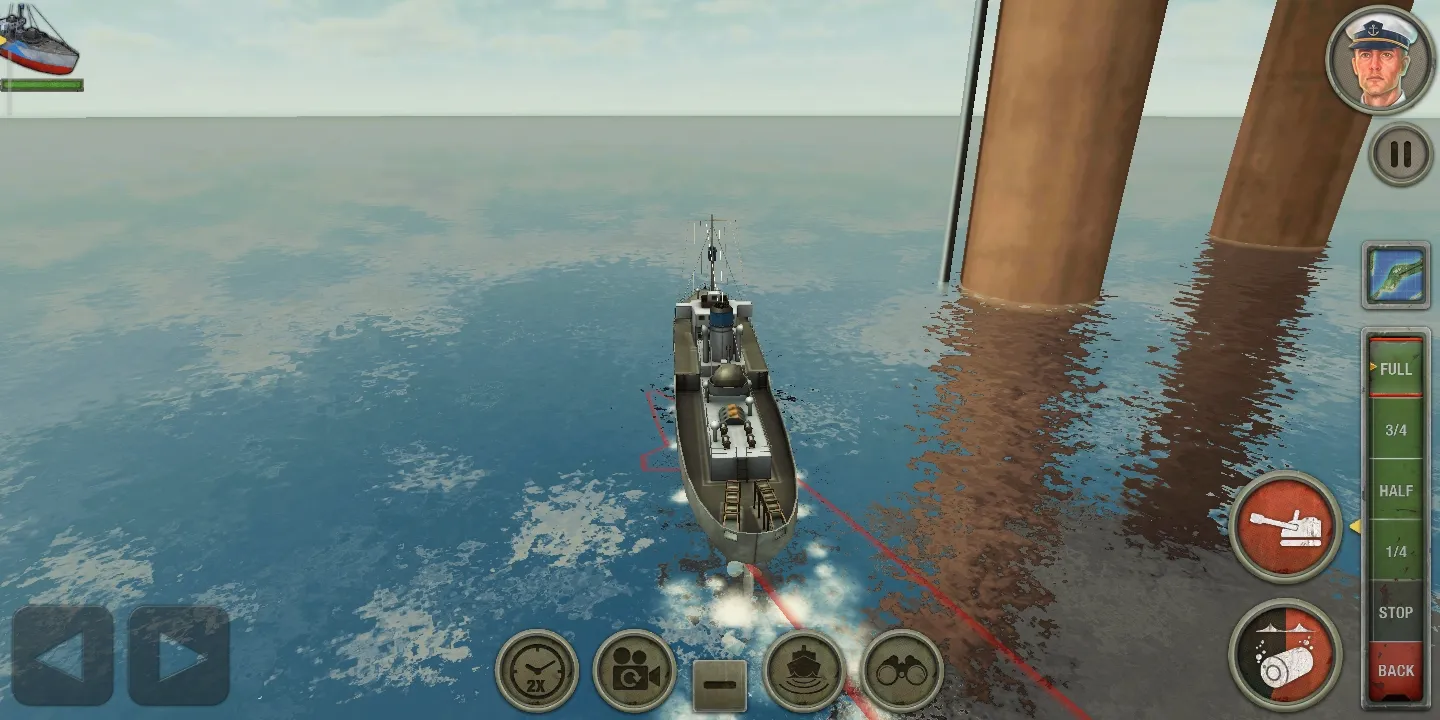Select the enemy ship thumbnail
The image size is (1440, 720).
click(x=40, y=42)
